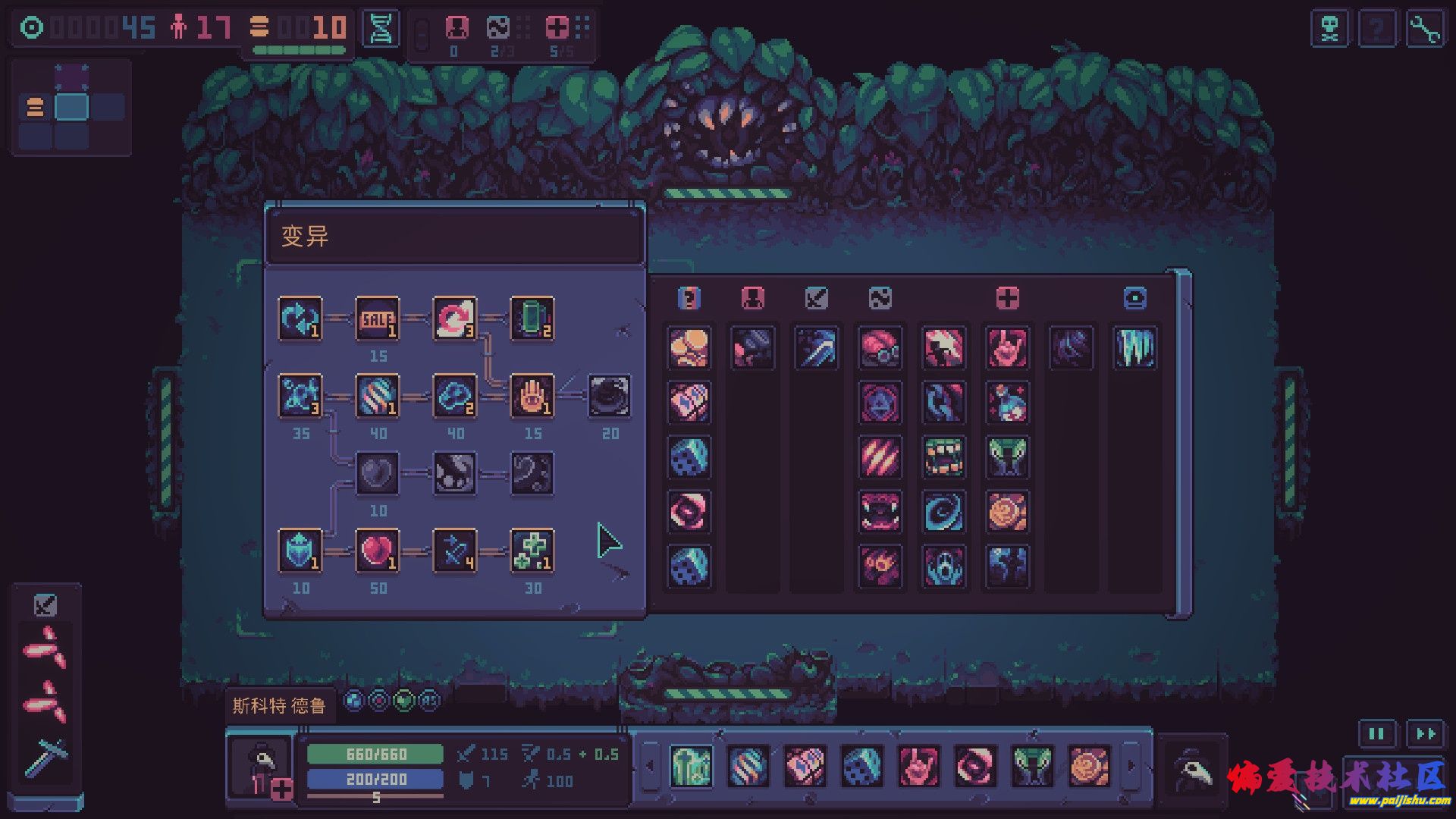The height and width of the screenshot is (819, 1456).
Task: Open the skull and crossbones menu
Action: [1329, 30]
